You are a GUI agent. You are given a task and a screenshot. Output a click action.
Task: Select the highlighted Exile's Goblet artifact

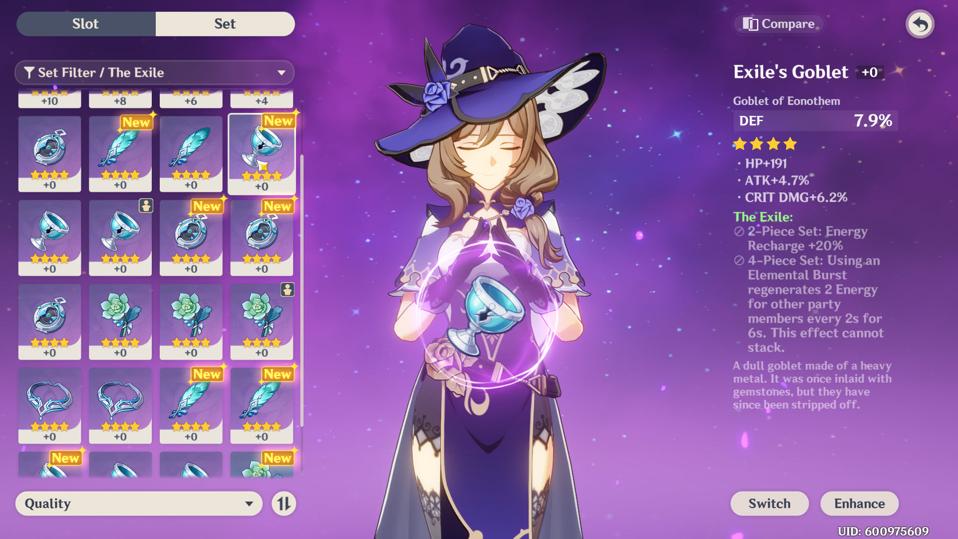click(x=261, y=153)
